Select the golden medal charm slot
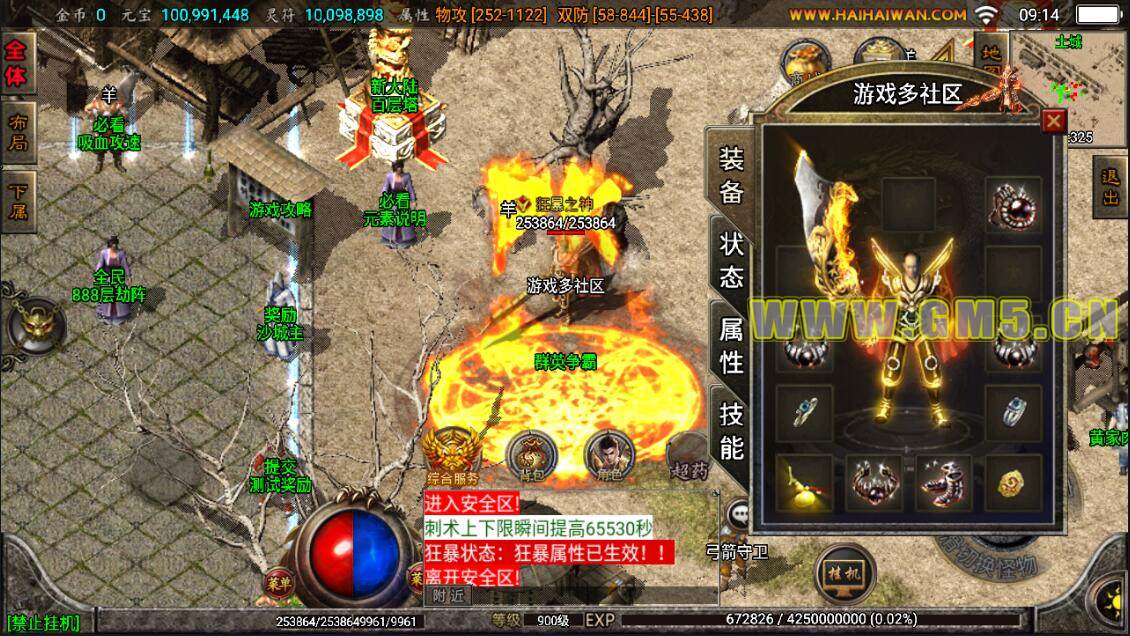Screen dimensions: 1130x636 [x=1012, y=484]
